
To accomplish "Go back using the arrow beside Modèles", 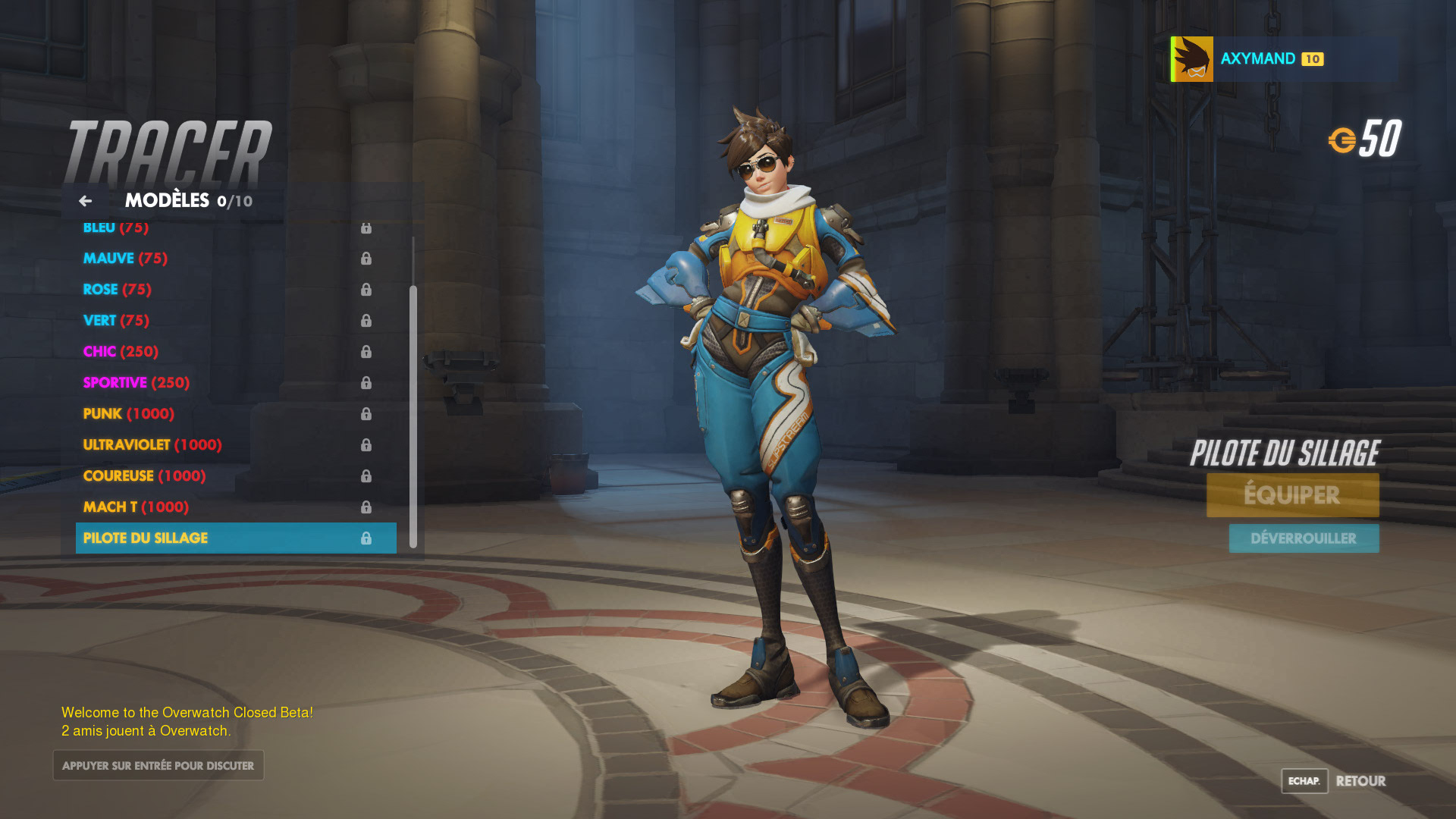I will pyautogui.click(x=85, y=201).
